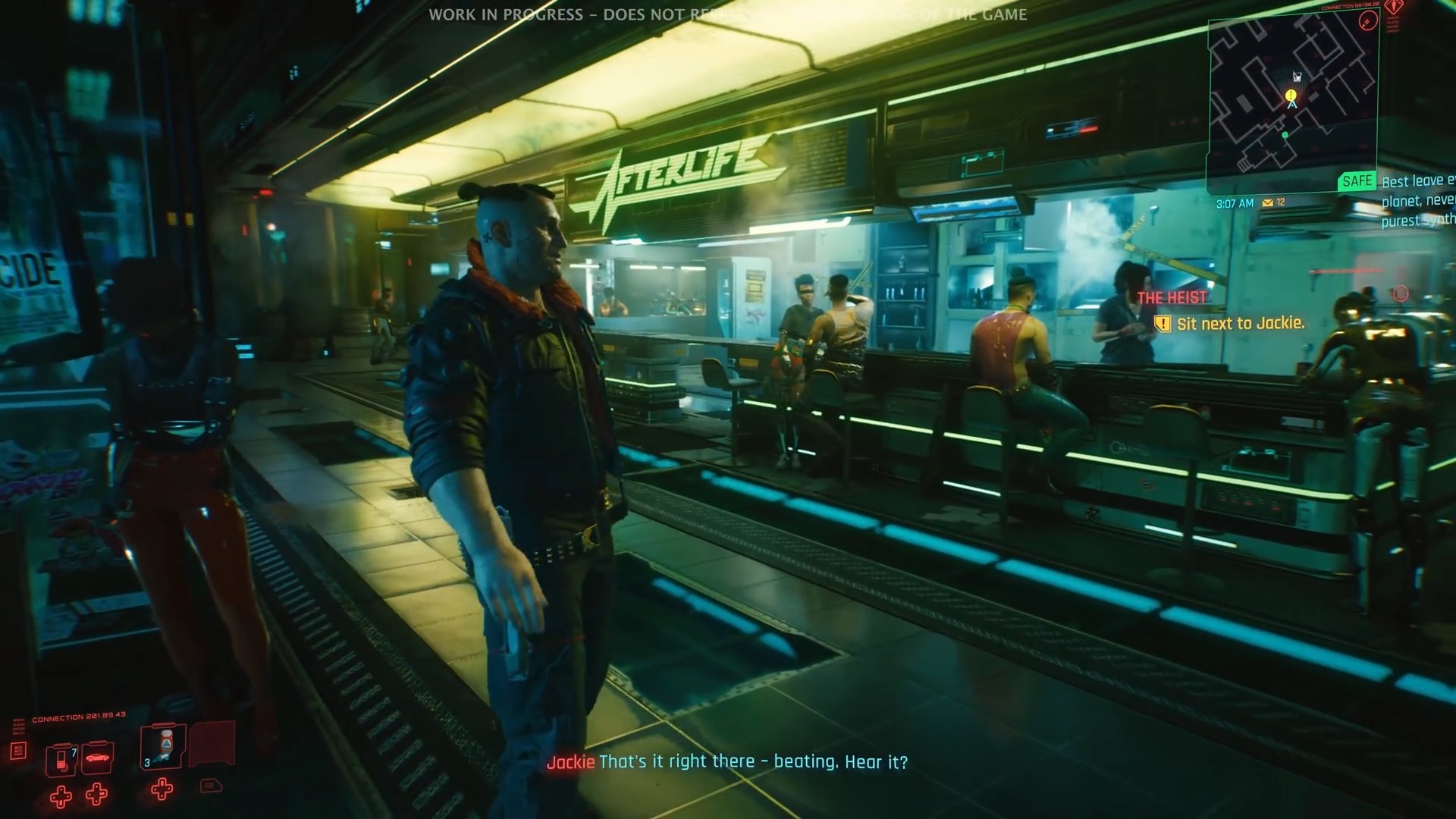
Task: Open the phone quick slot
Action: point(61,759)
